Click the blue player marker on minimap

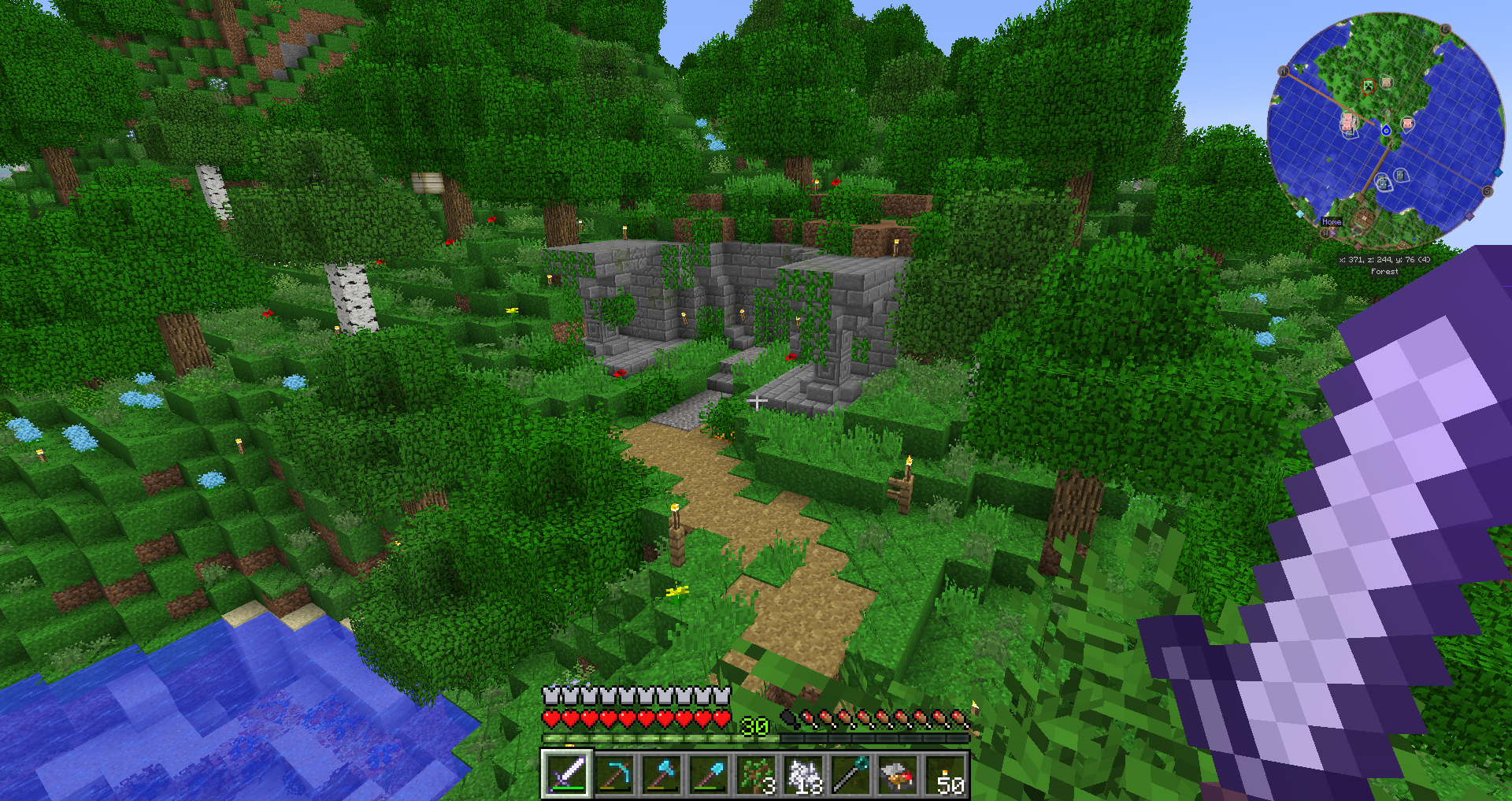(x=1386, y=130)
